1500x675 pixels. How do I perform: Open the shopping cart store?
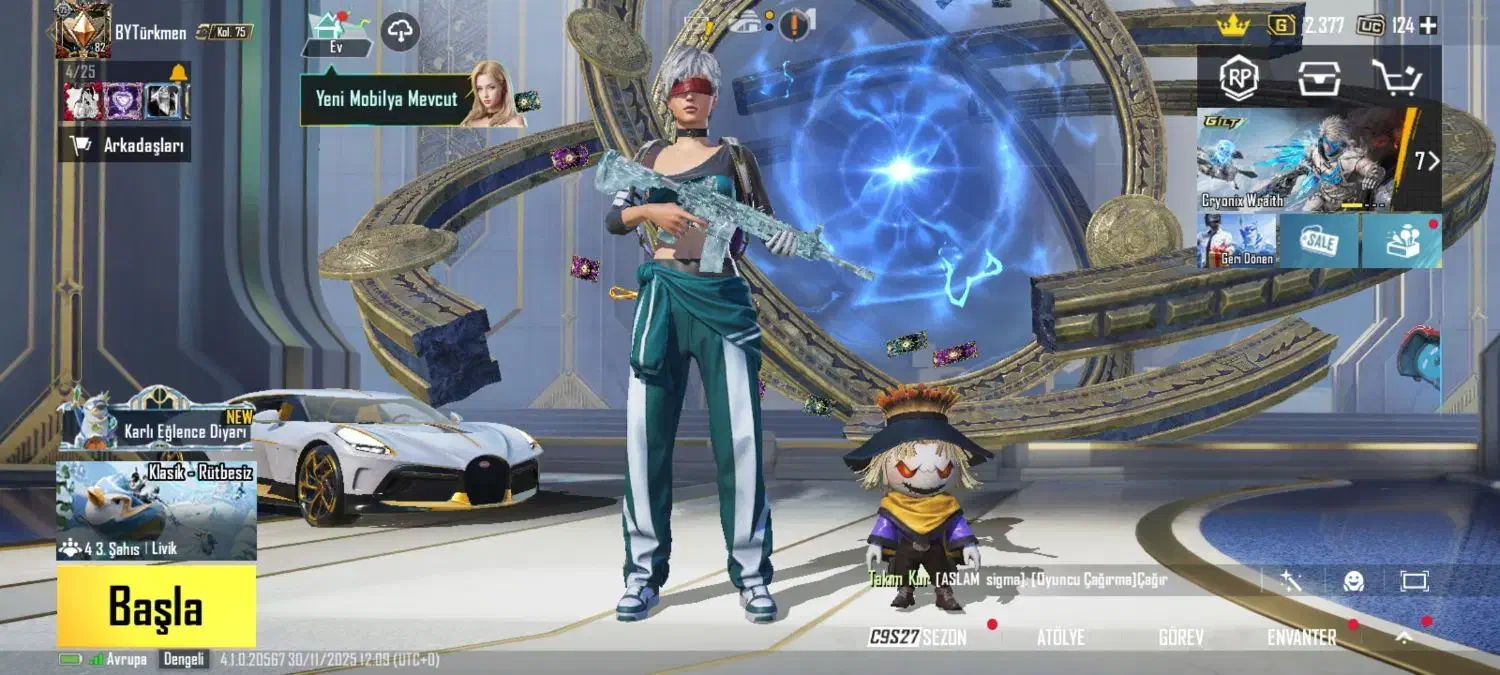(1395, 79)
